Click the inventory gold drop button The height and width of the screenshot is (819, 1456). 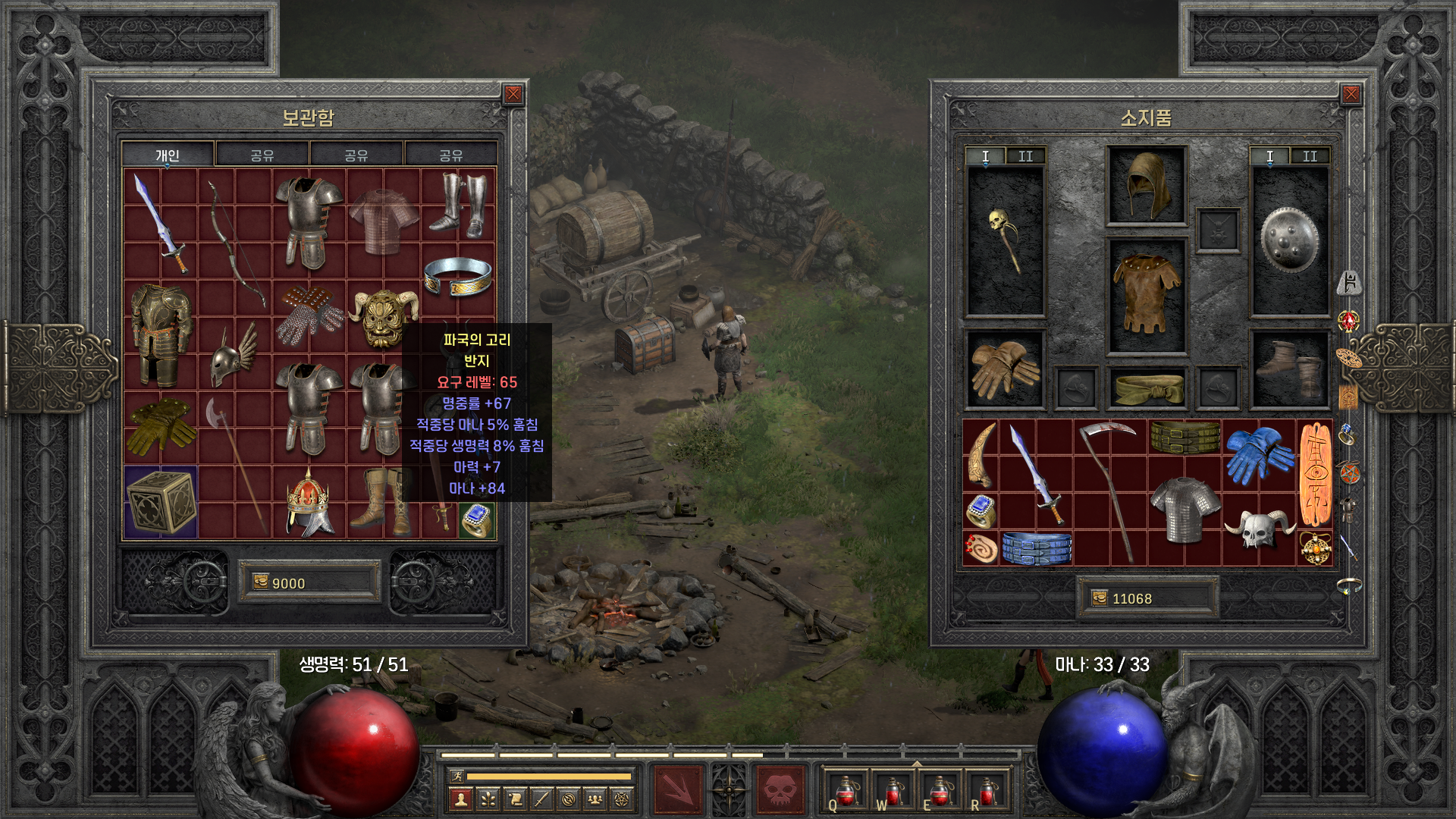pyautogui.click(x=1100, y=598)
